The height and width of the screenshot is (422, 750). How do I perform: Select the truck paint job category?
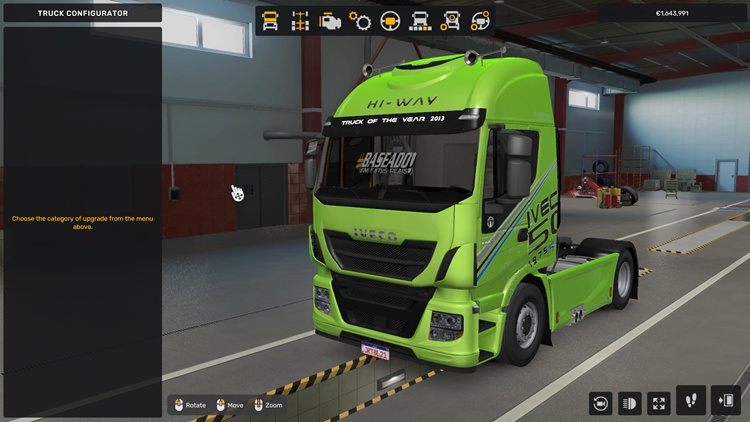point(420,19)
